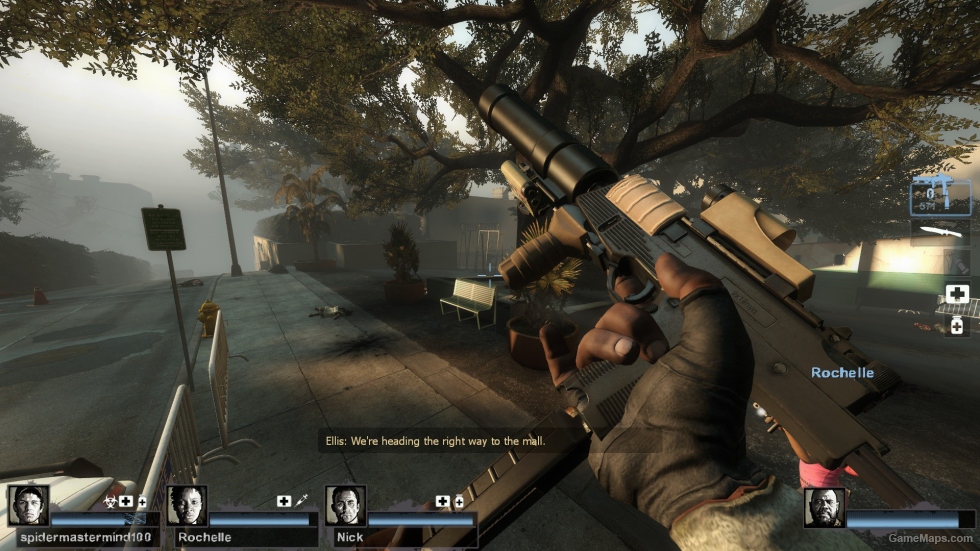Click the biohazard icon beside spidermastermind100
The height and width of the screenshot is (551, 980).
(111, 500)
